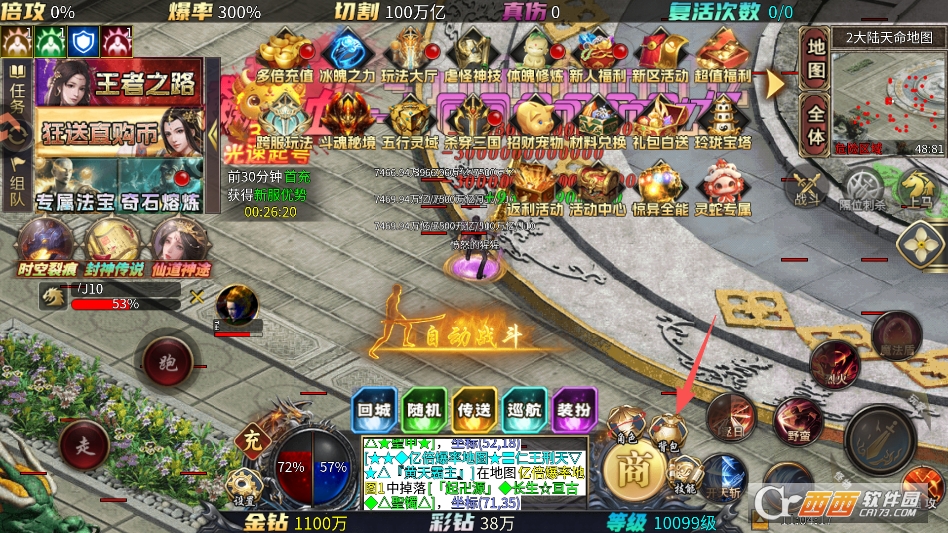
Task: Open the 背包 backpack icon
Action: 667,431
